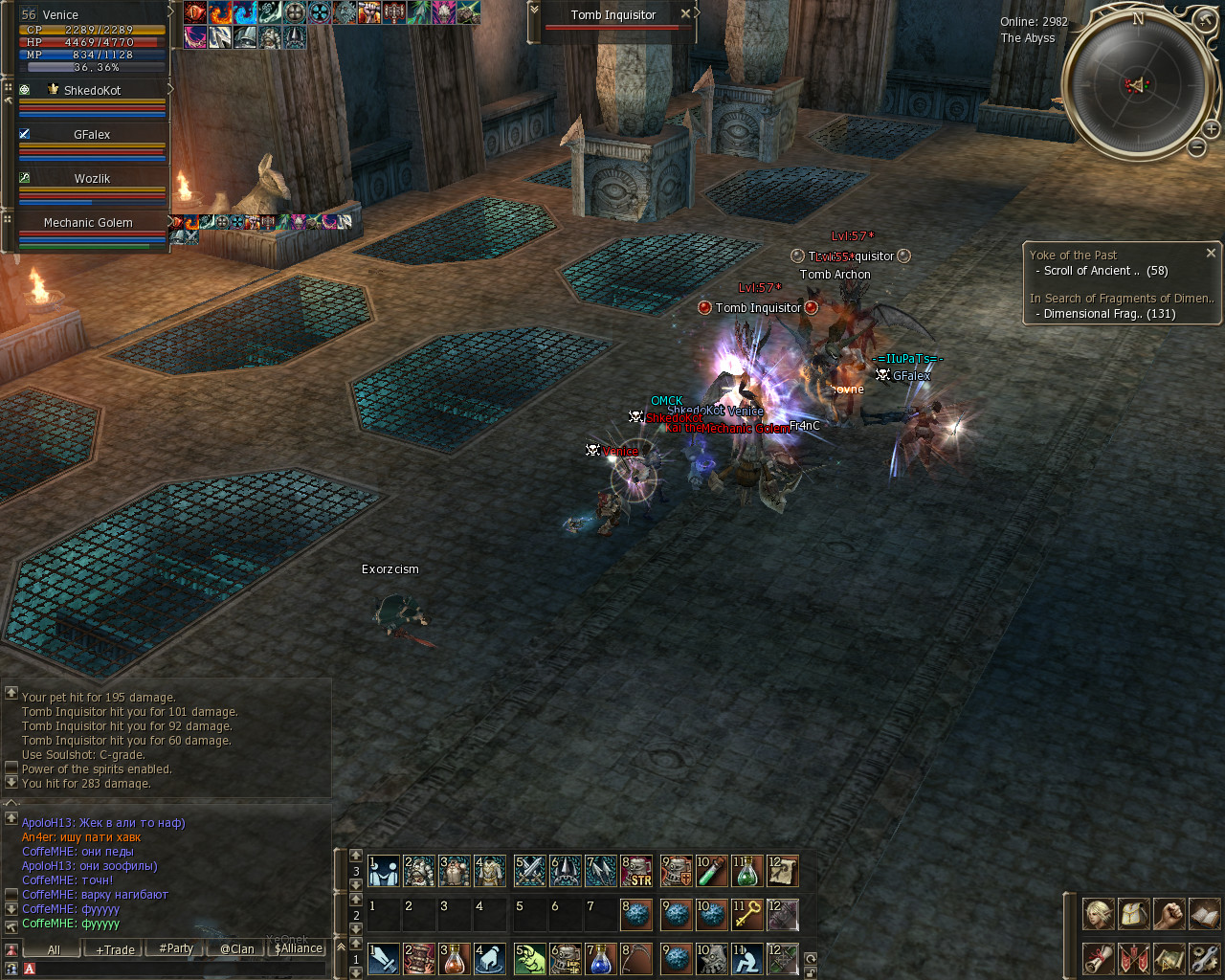Open the inventory backpack icon

pos(1133,914)
